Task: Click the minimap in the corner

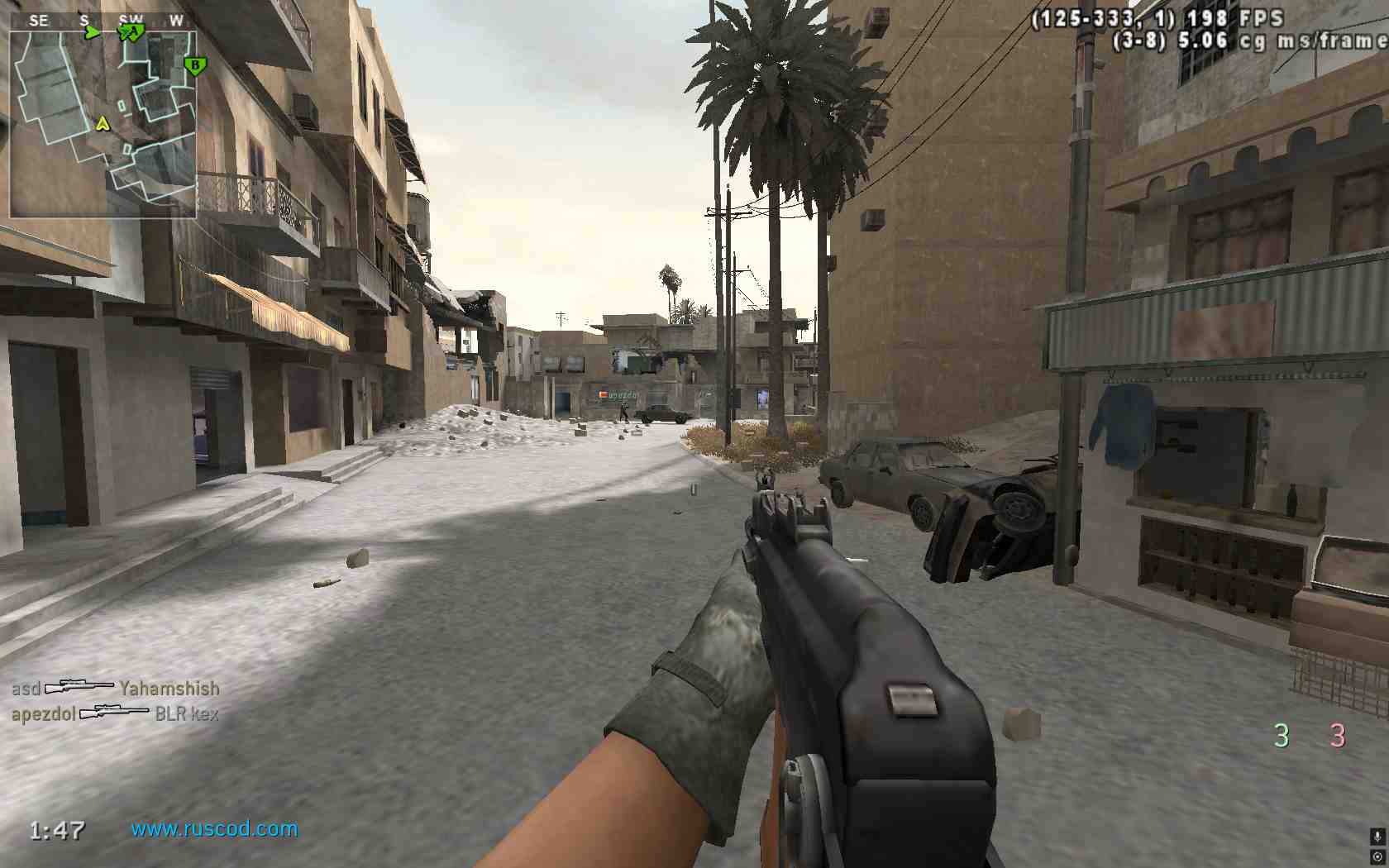Action: tap(103, 124)
